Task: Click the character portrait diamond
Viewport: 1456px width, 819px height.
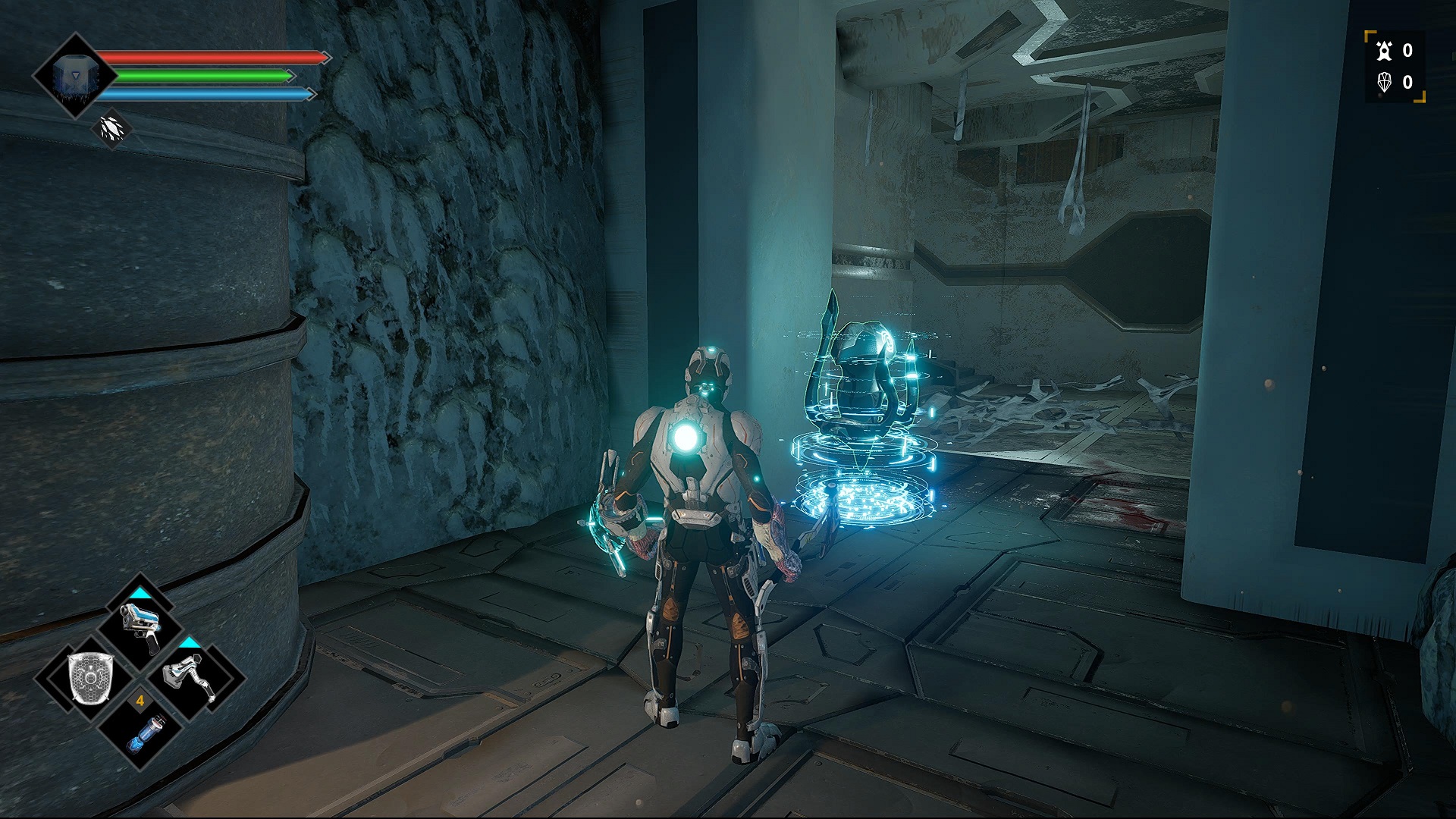Action: [x=74, y=76]
